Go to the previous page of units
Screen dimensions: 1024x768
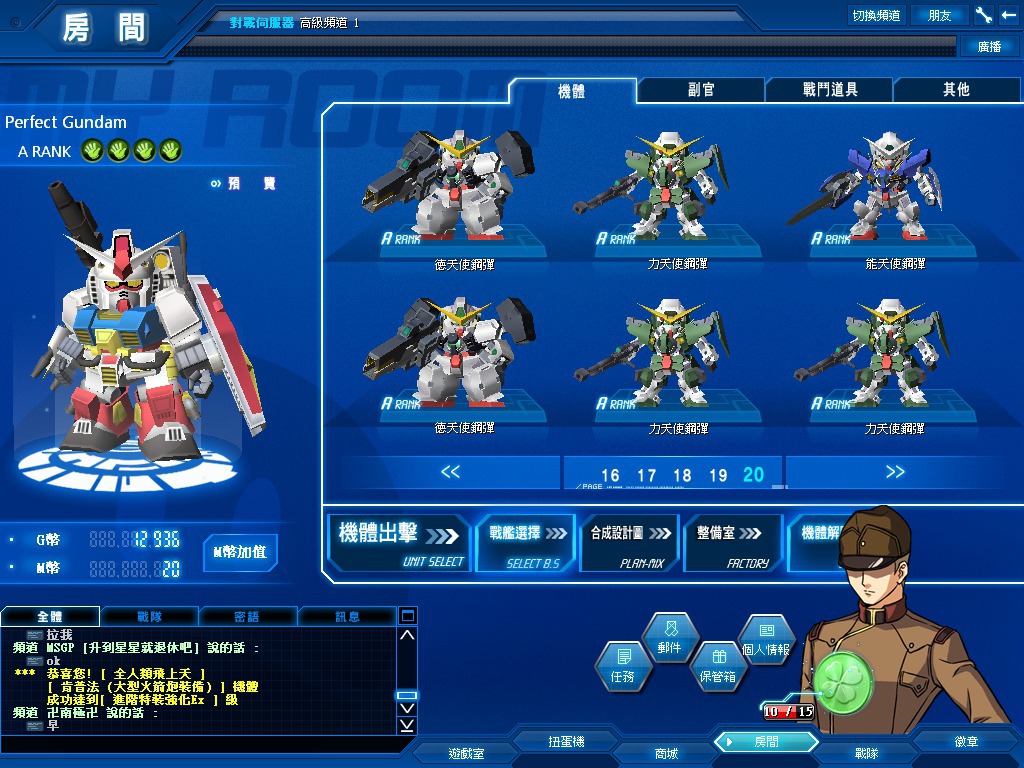click(x=450, y=472)
